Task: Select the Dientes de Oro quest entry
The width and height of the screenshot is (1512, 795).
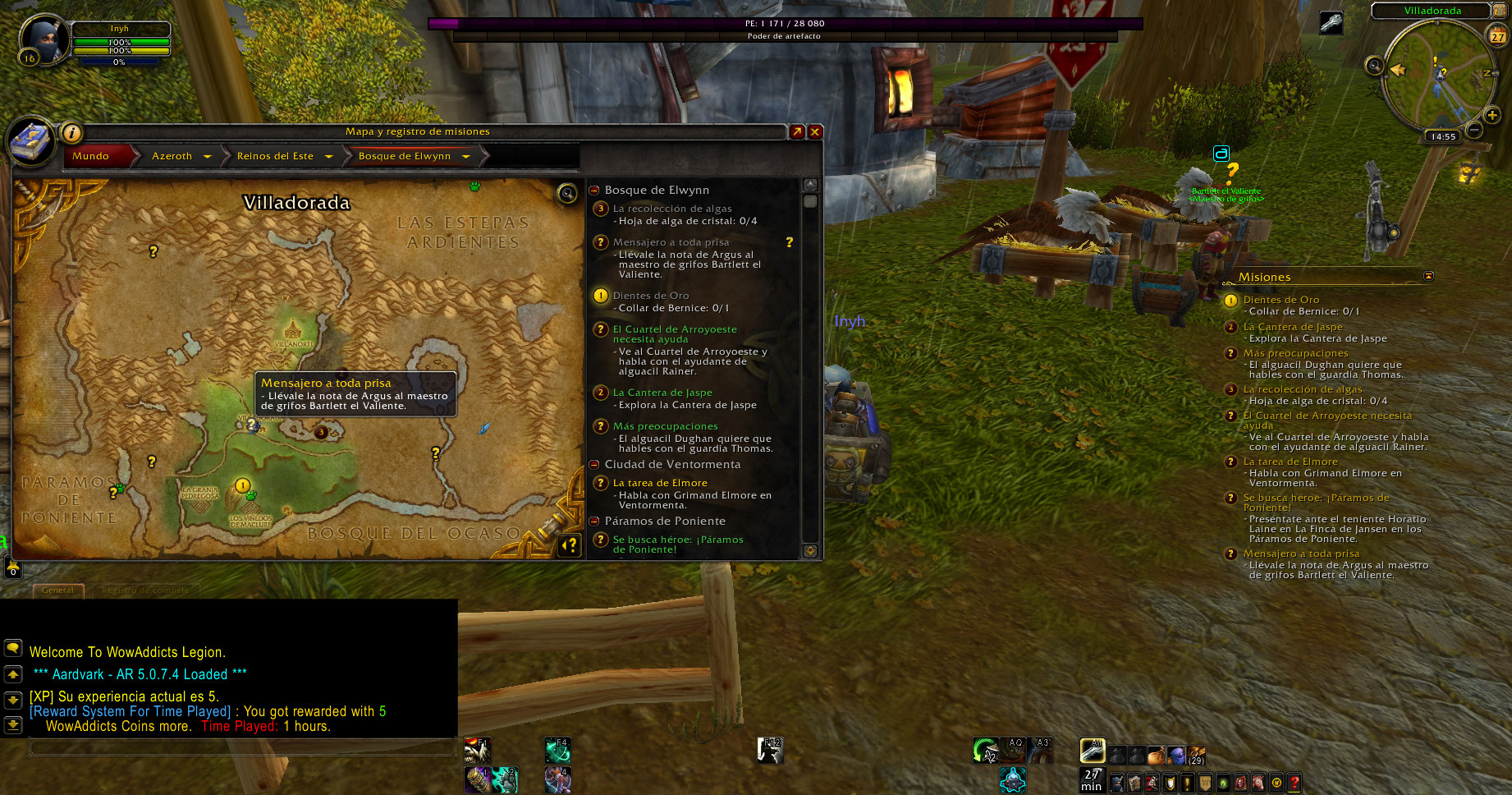Action: 651,296
